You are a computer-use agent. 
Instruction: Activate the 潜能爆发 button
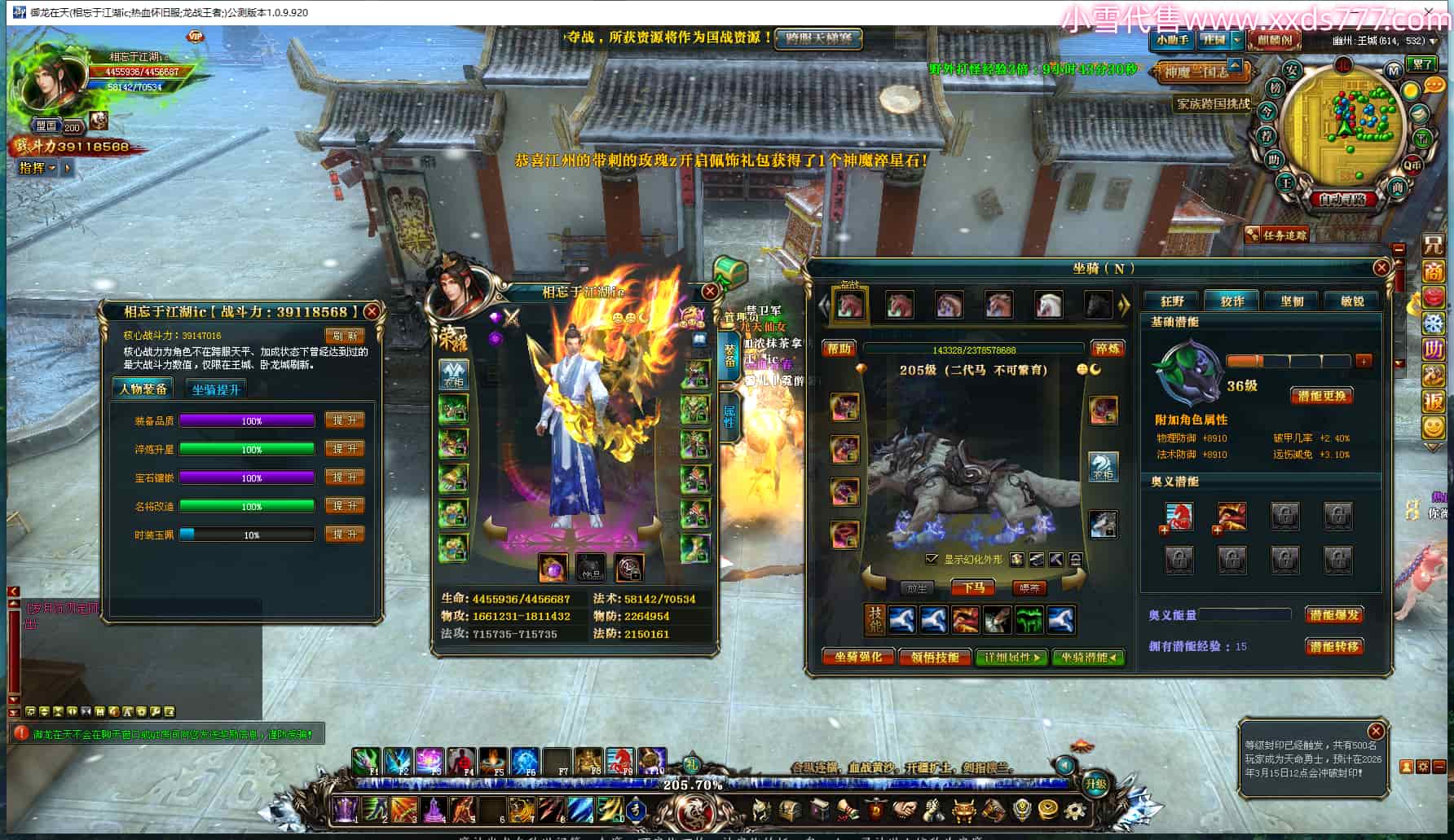coord(1334,615)
